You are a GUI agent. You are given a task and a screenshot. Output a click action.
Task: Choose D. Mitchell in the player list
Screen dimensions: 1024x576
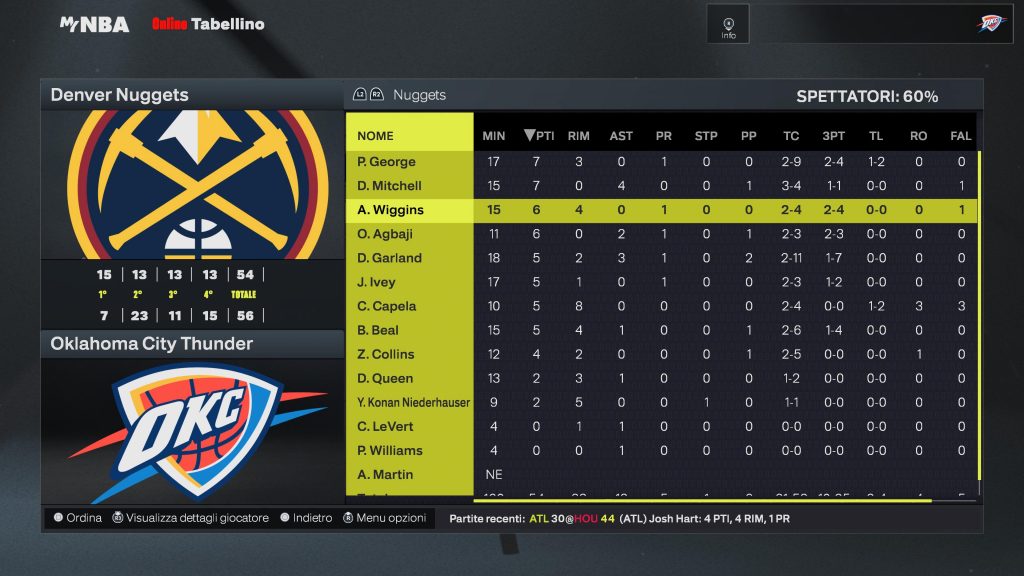click(x=389, y=186)
